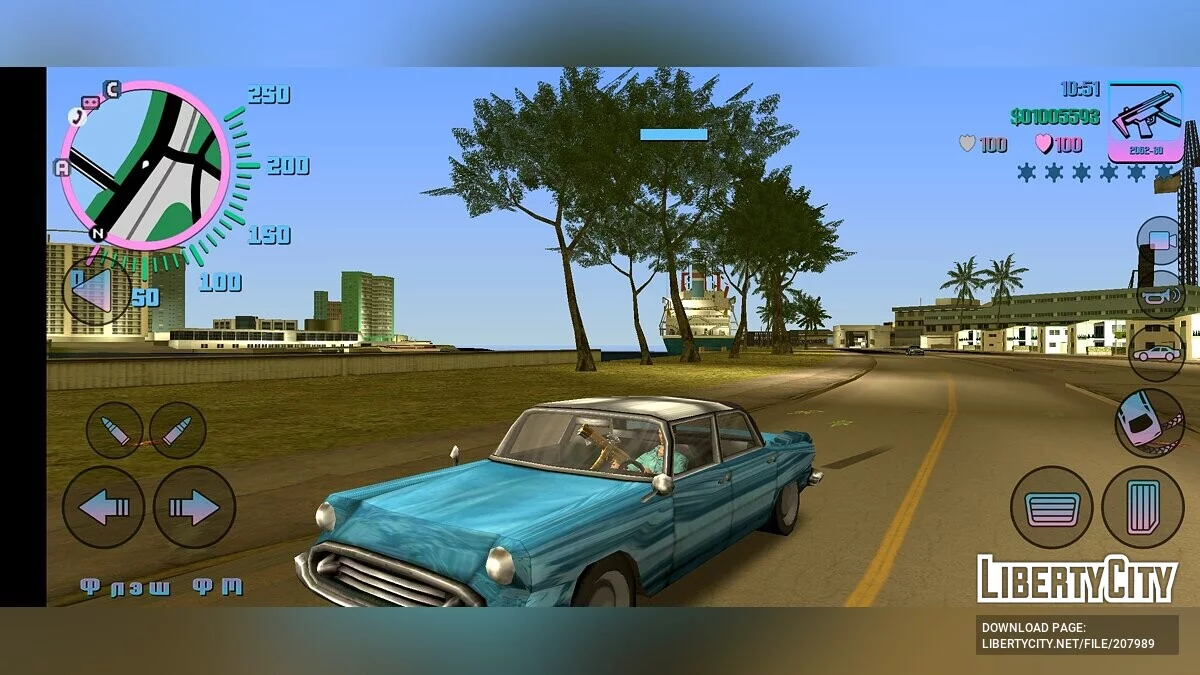Switch view with the camera button
Image resolution: width=1200 pixels, height=675 pixels.
tap(1160, 240)
